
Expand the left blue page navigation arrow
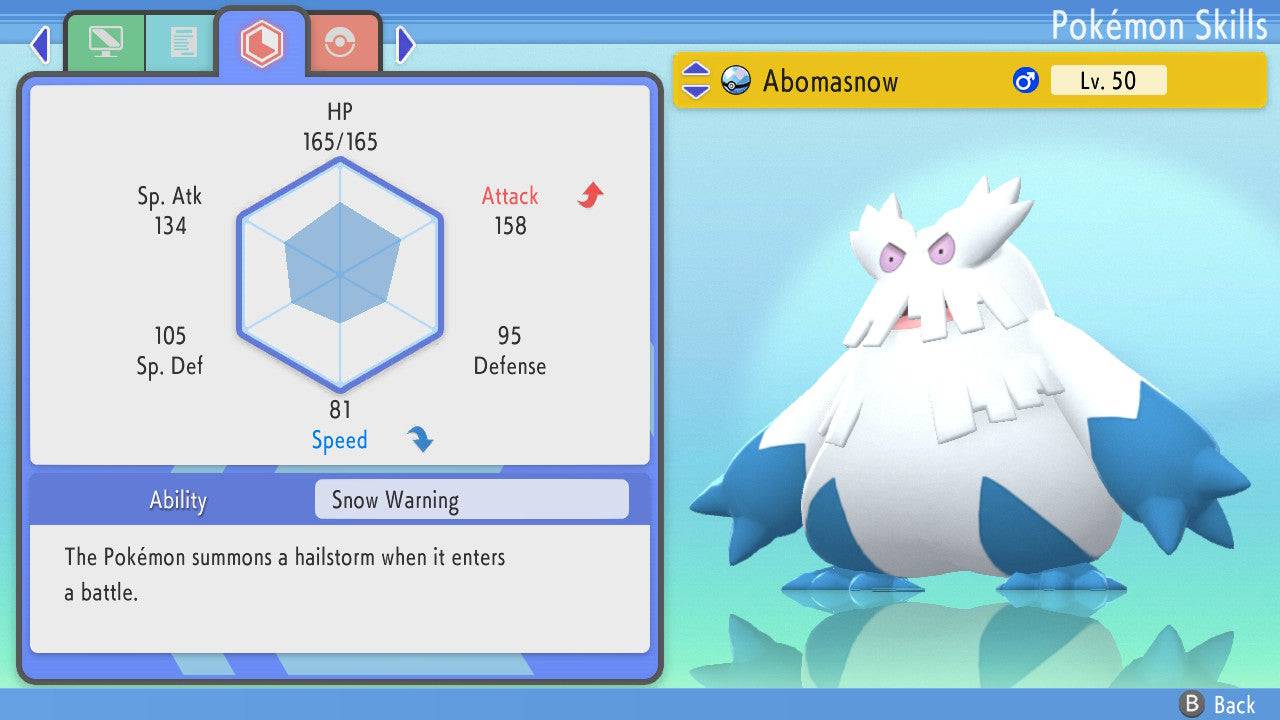pos(39,44)
